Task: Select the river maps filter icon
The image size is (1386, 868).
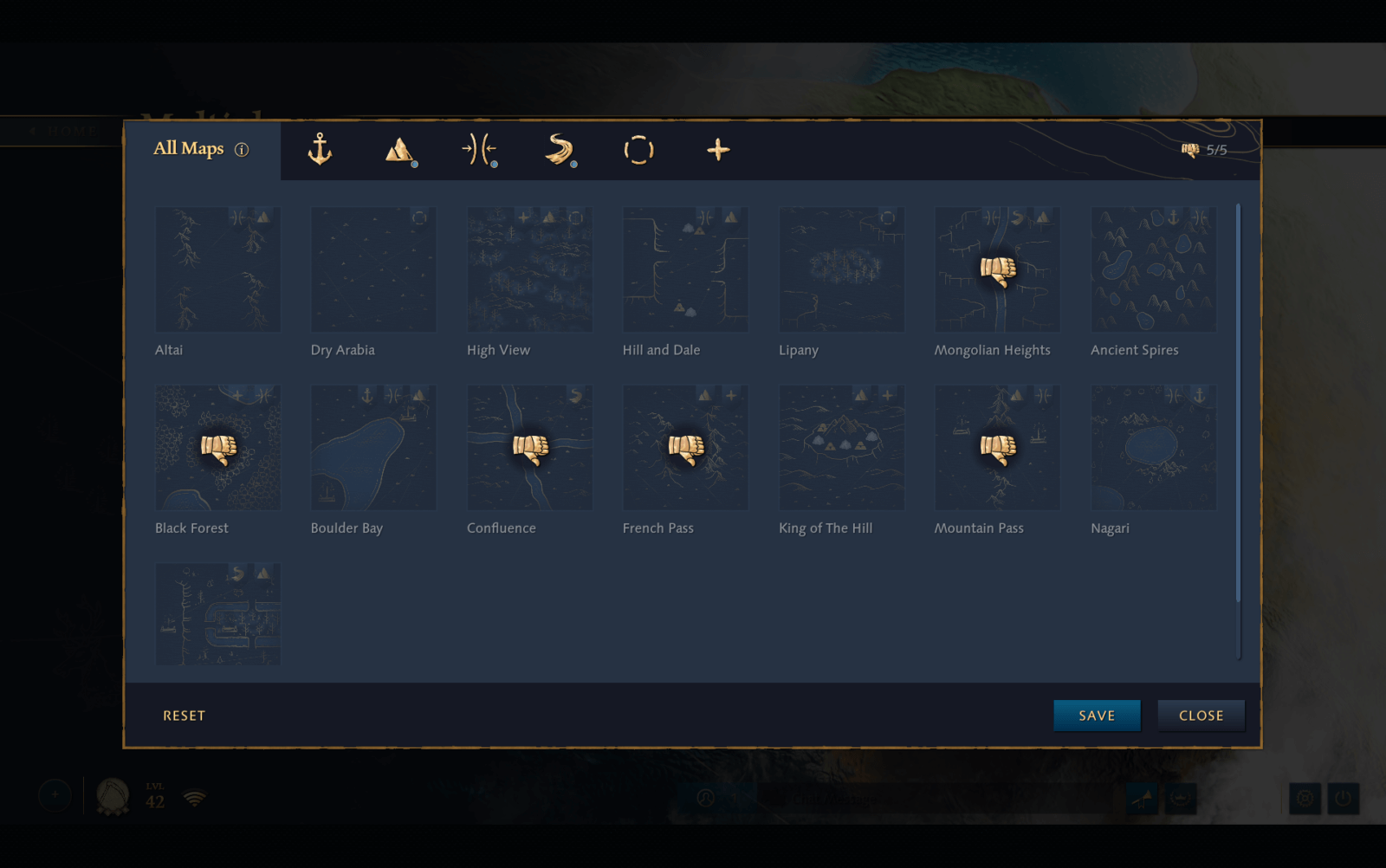Action: (559, 149)
